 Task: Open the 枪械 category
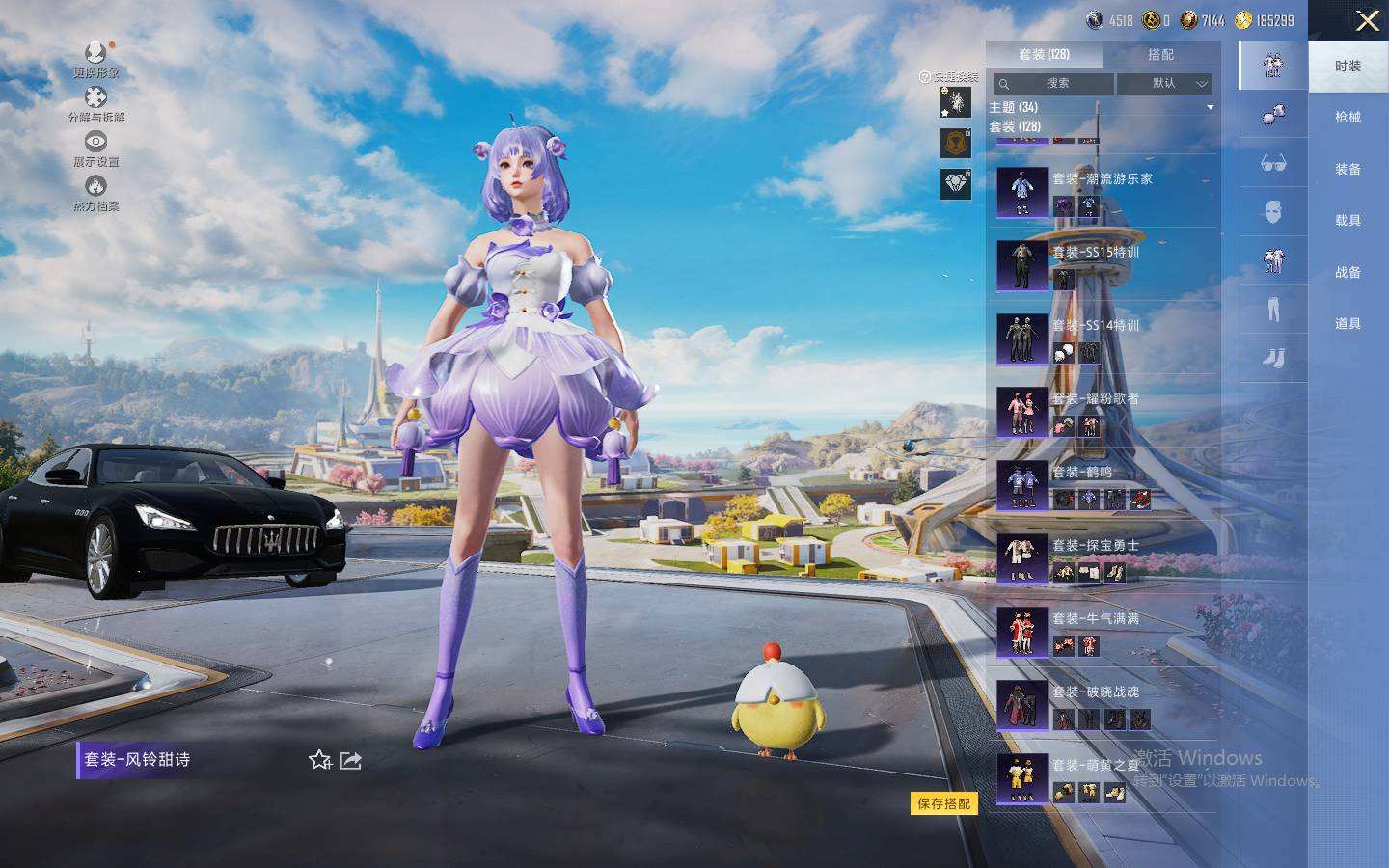(x=1348, y=118)
